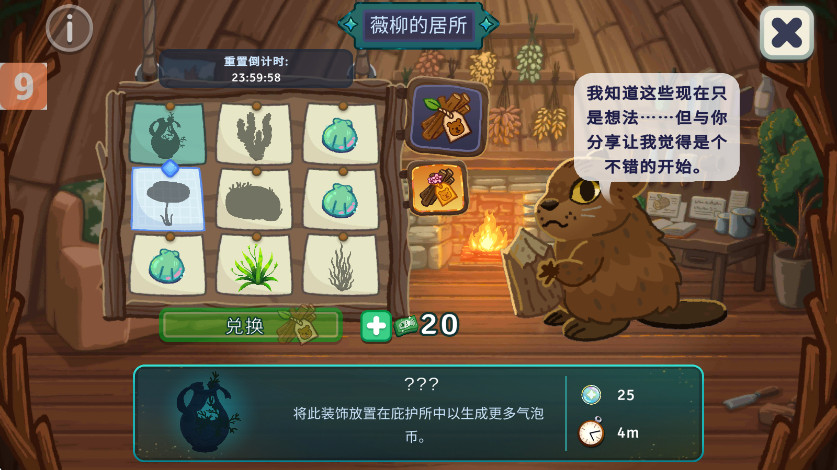Close the shop with the X button

point(786,33)
